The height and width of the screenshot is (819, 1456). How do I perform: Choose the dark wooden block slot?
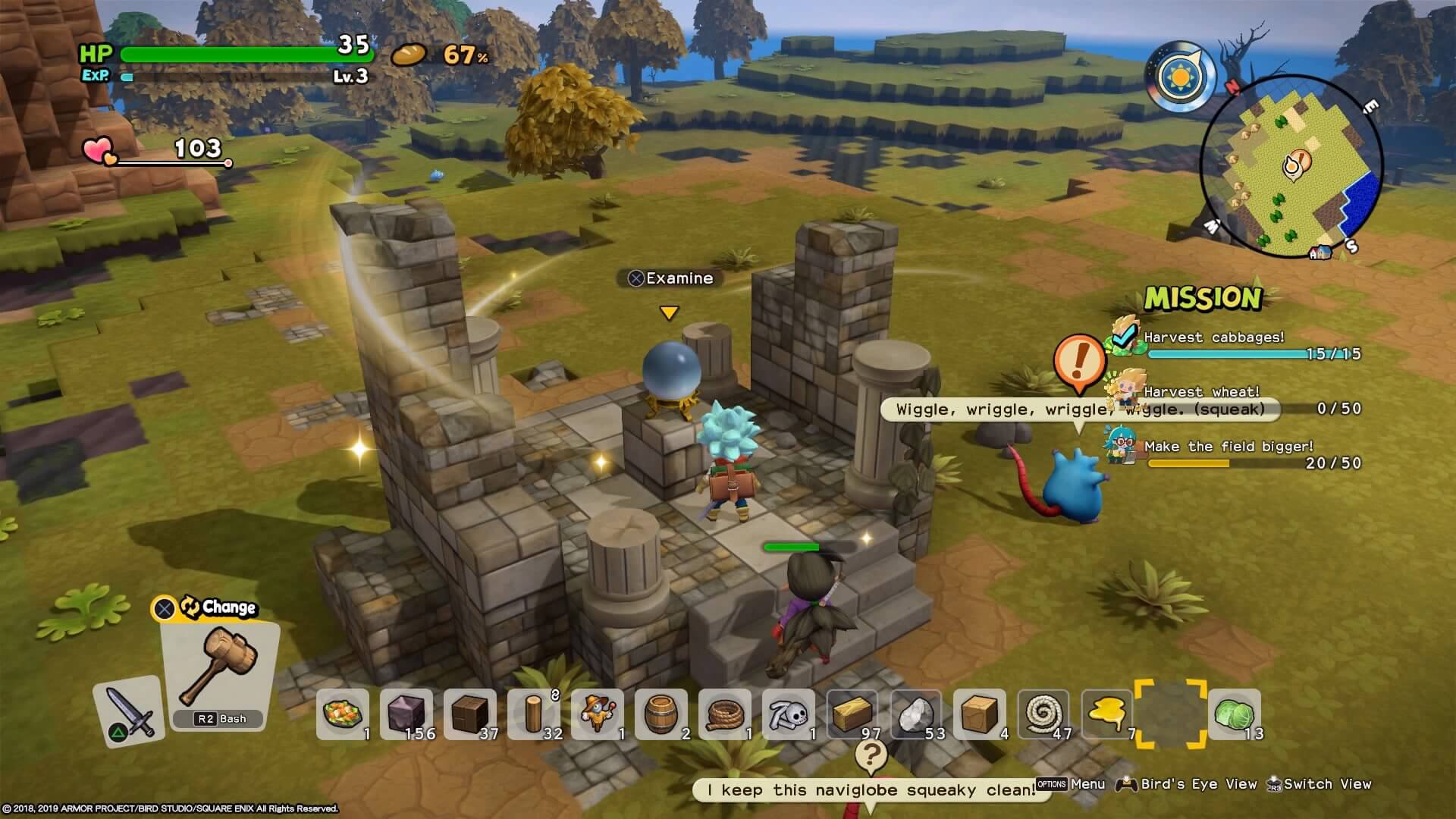coord(470,714)
